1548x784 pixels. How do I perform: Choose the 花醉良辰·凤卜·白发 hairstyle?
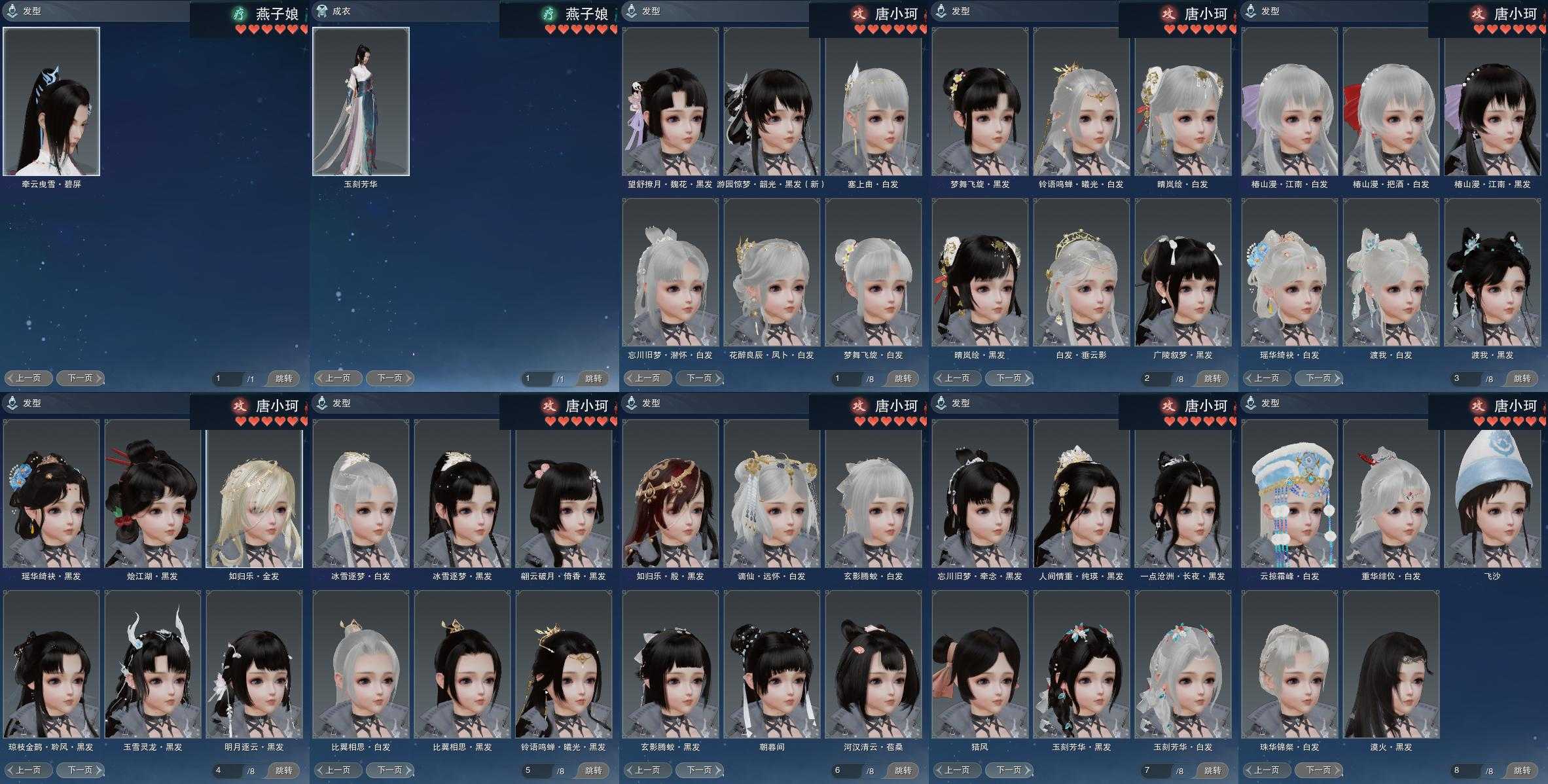pyautogui.click(x=772, y=272)
